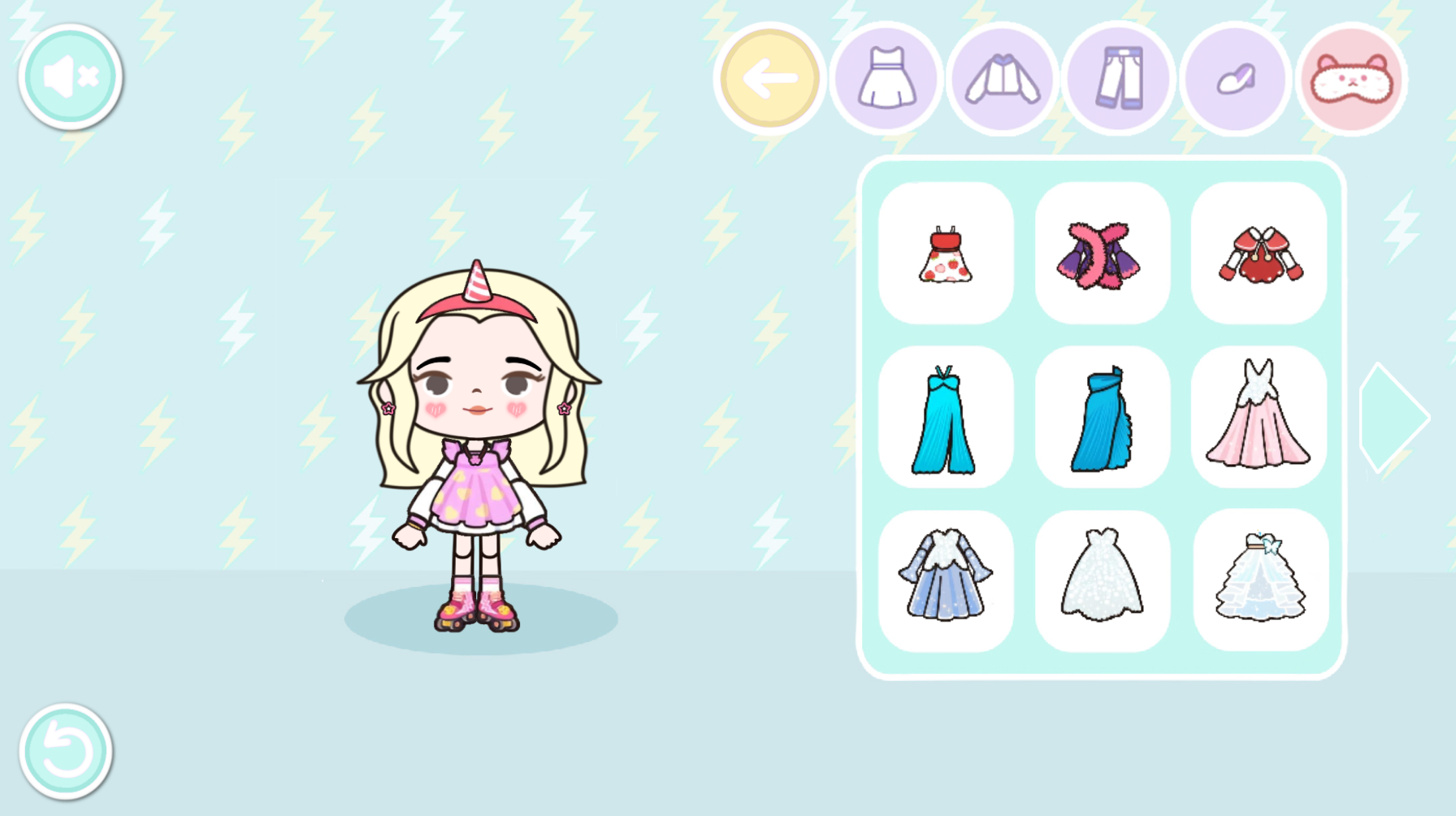
Task: Select the shoes category icon
Action: [1234, 79]
